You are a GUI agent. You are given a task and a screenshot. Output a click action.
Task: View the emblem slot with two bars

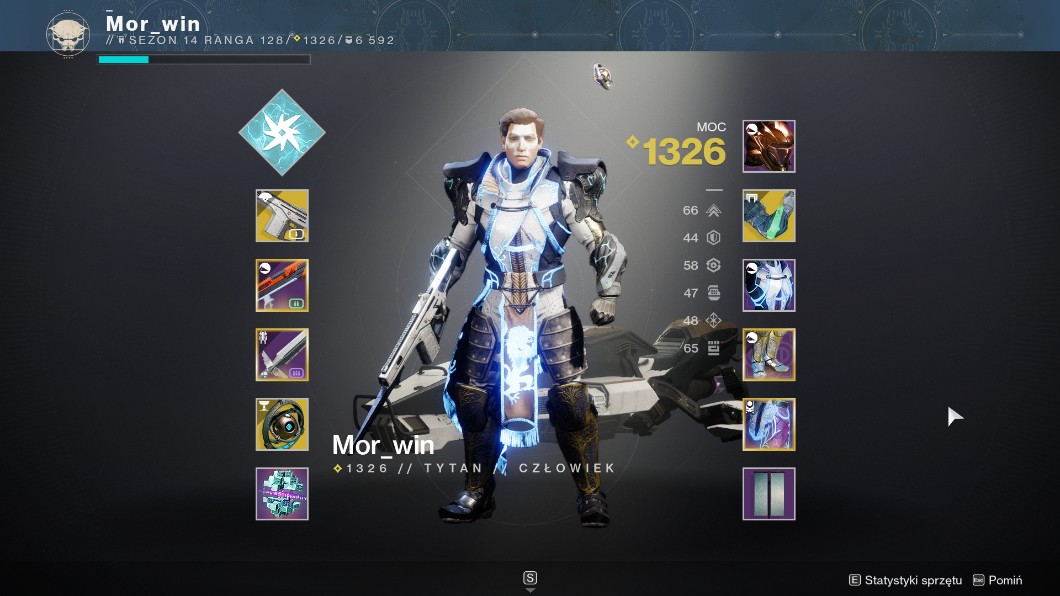click(x=769, y=494)
